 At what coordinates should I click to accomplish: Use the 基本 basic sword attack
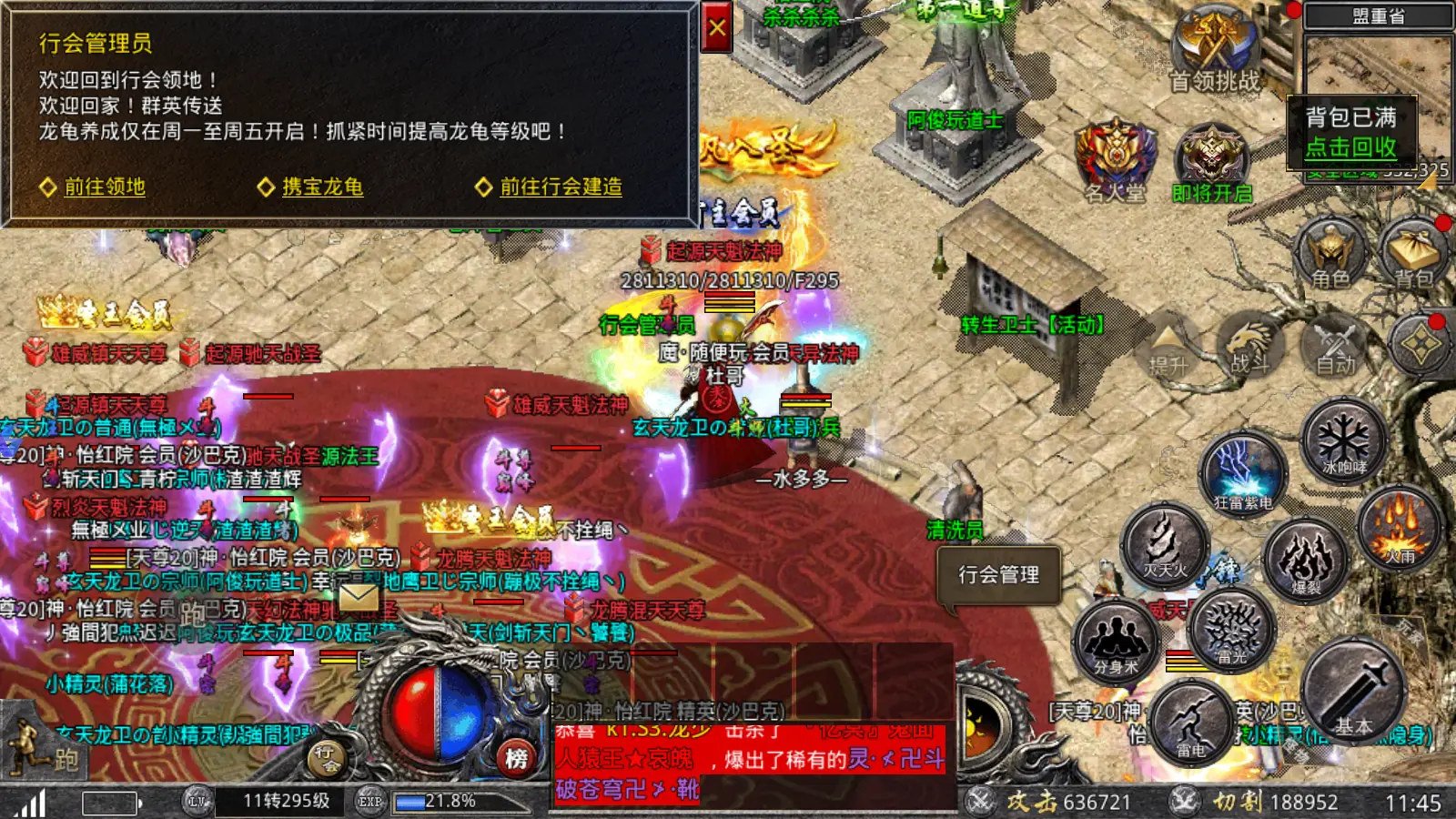pos(1355,693)
